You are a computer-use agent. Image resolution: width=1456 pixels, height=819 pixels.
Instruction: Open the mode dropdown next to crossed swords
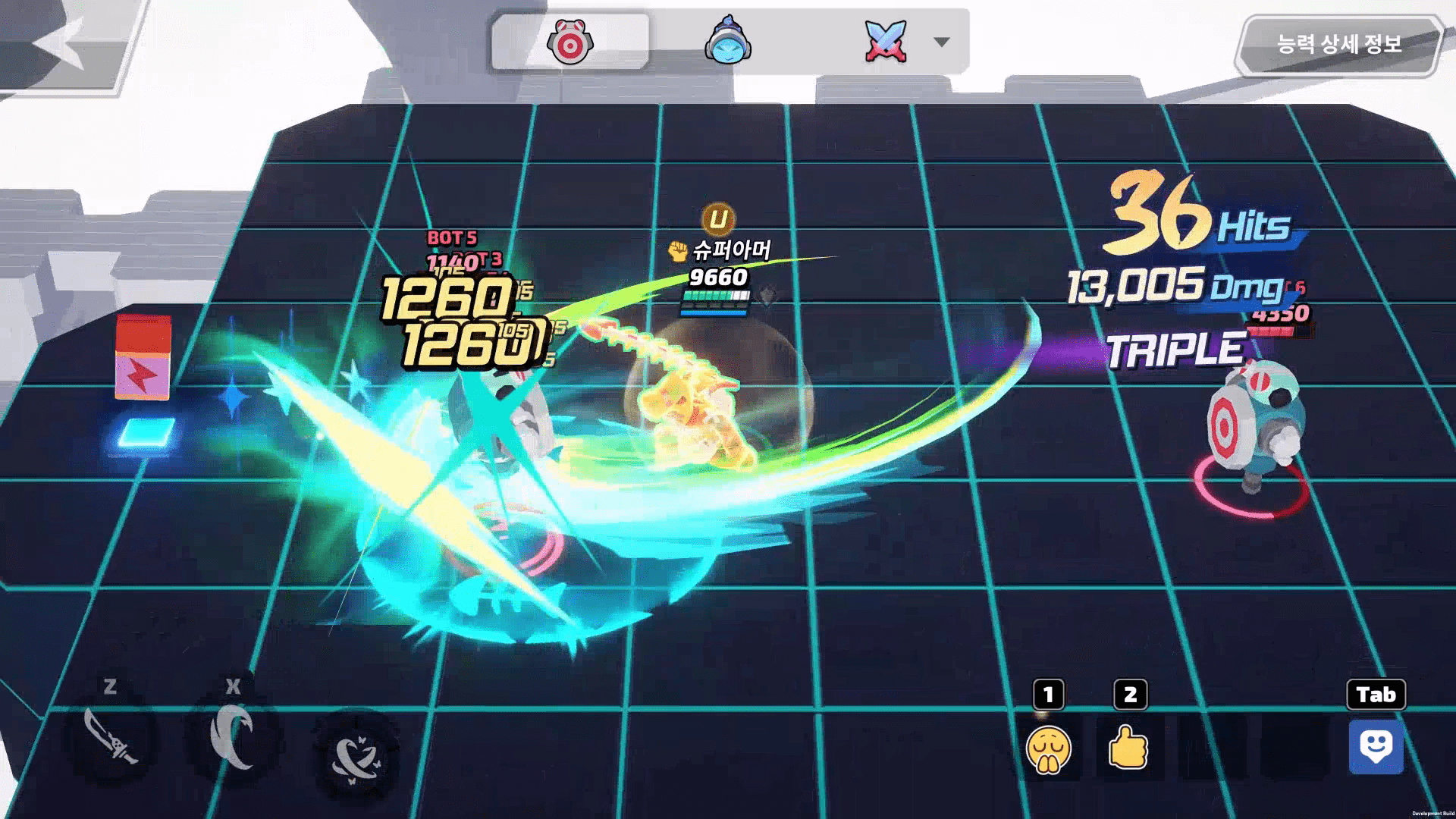pyautogui.click(x=940, y=43)
